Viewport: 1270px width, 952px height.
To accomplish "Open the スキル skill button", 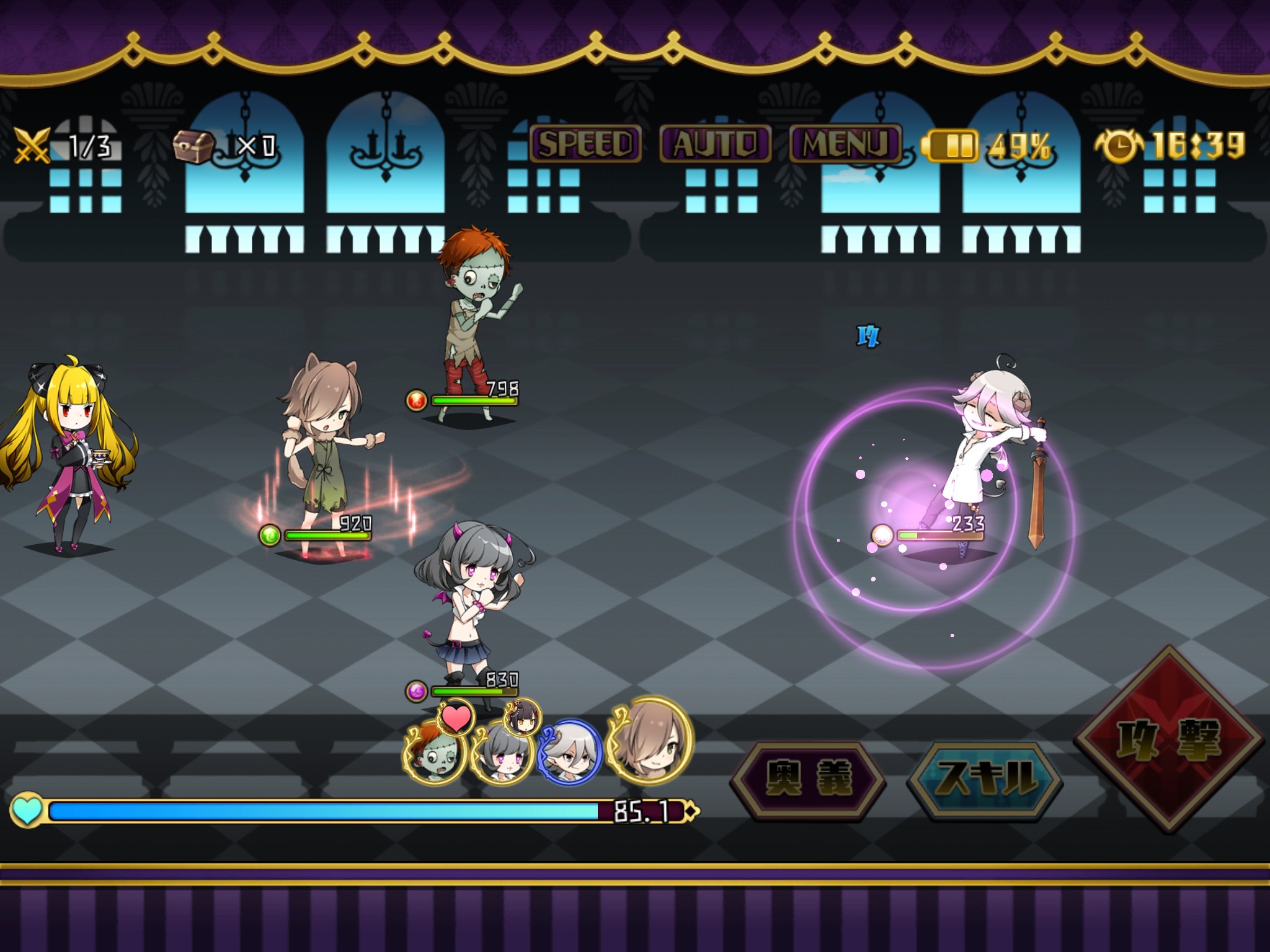I will [x=986, y=778].
